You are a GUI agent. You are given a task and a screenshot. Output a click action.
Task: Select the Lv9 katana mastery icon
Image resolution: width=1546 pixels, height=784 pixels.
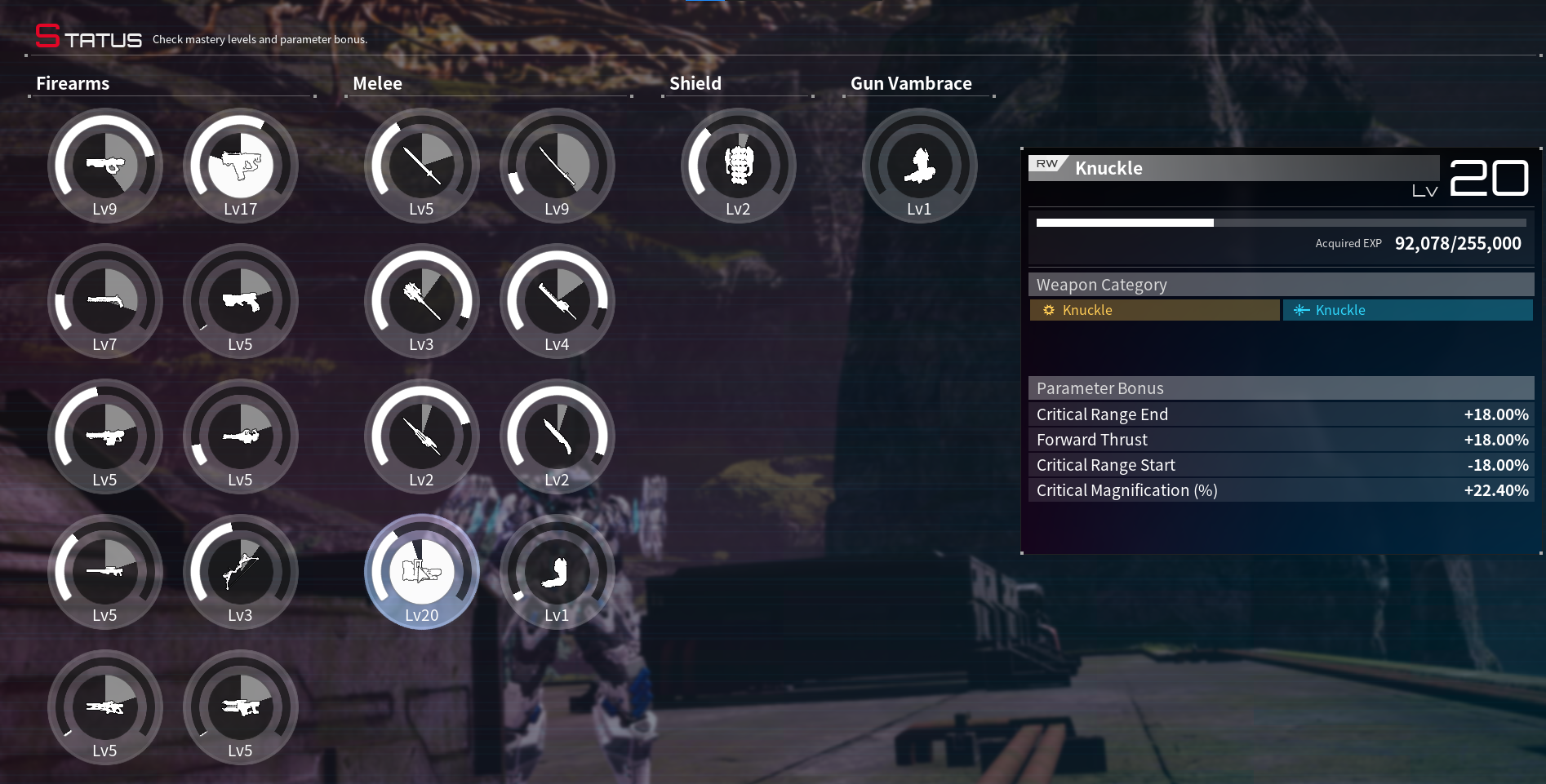[x=557, y=166]
